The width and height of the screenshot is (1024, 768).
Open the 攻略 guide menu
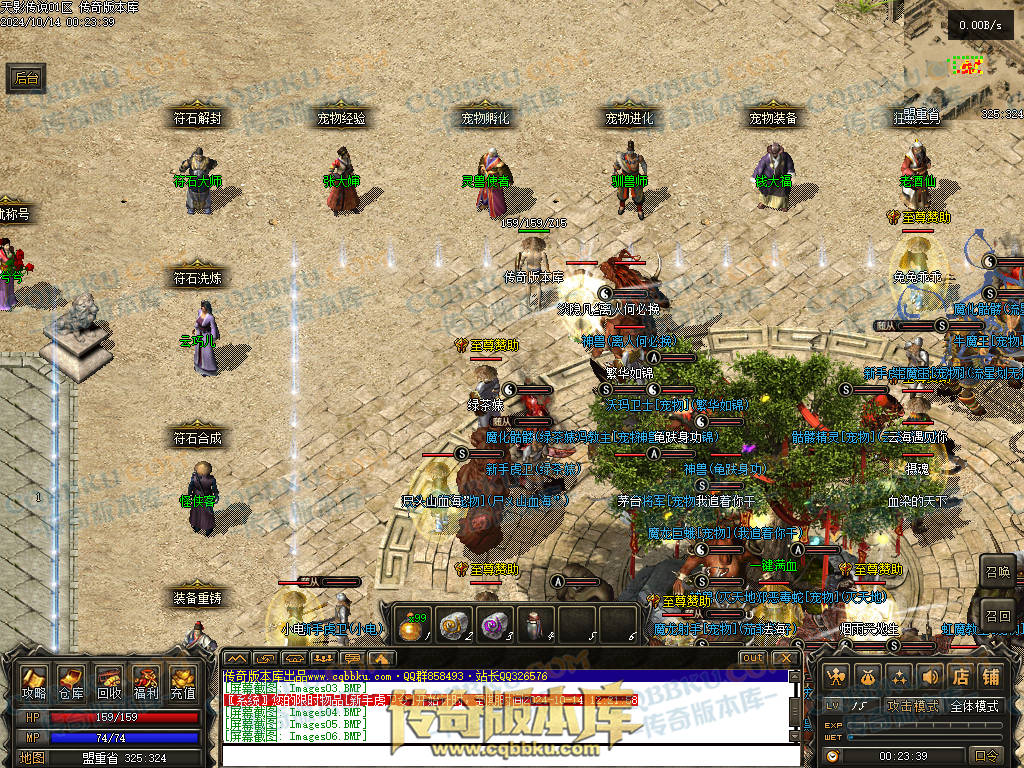[34, 682]
